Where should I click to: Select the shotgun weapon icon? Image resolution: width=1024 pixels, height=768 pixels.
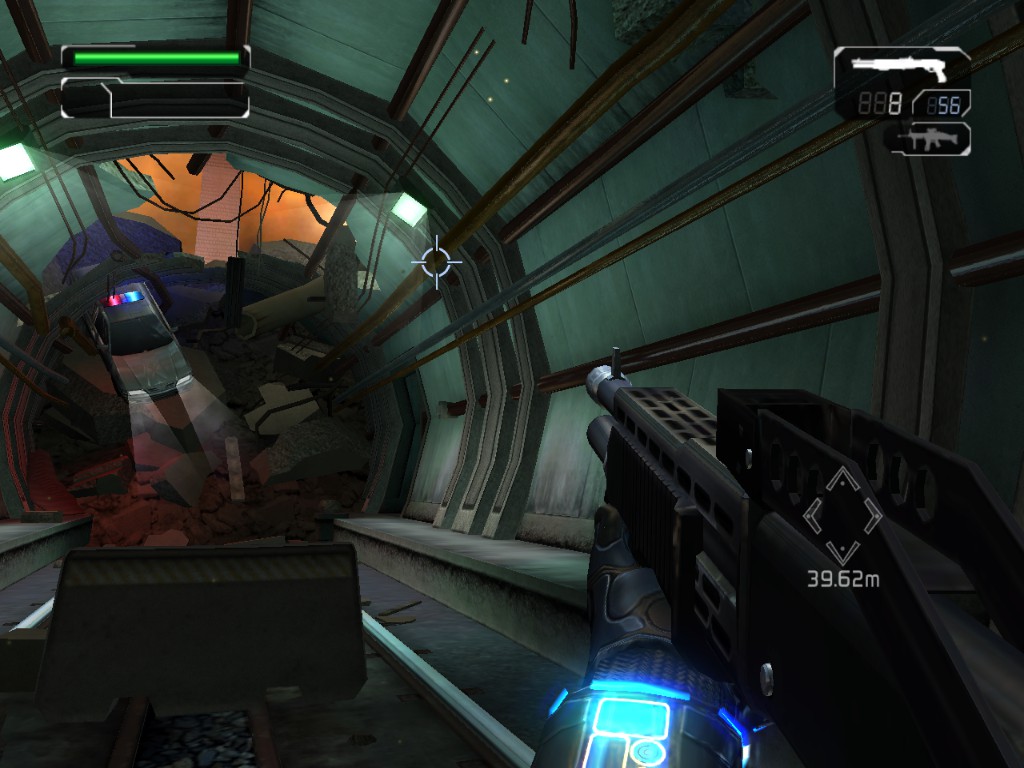tap(899, 66)
